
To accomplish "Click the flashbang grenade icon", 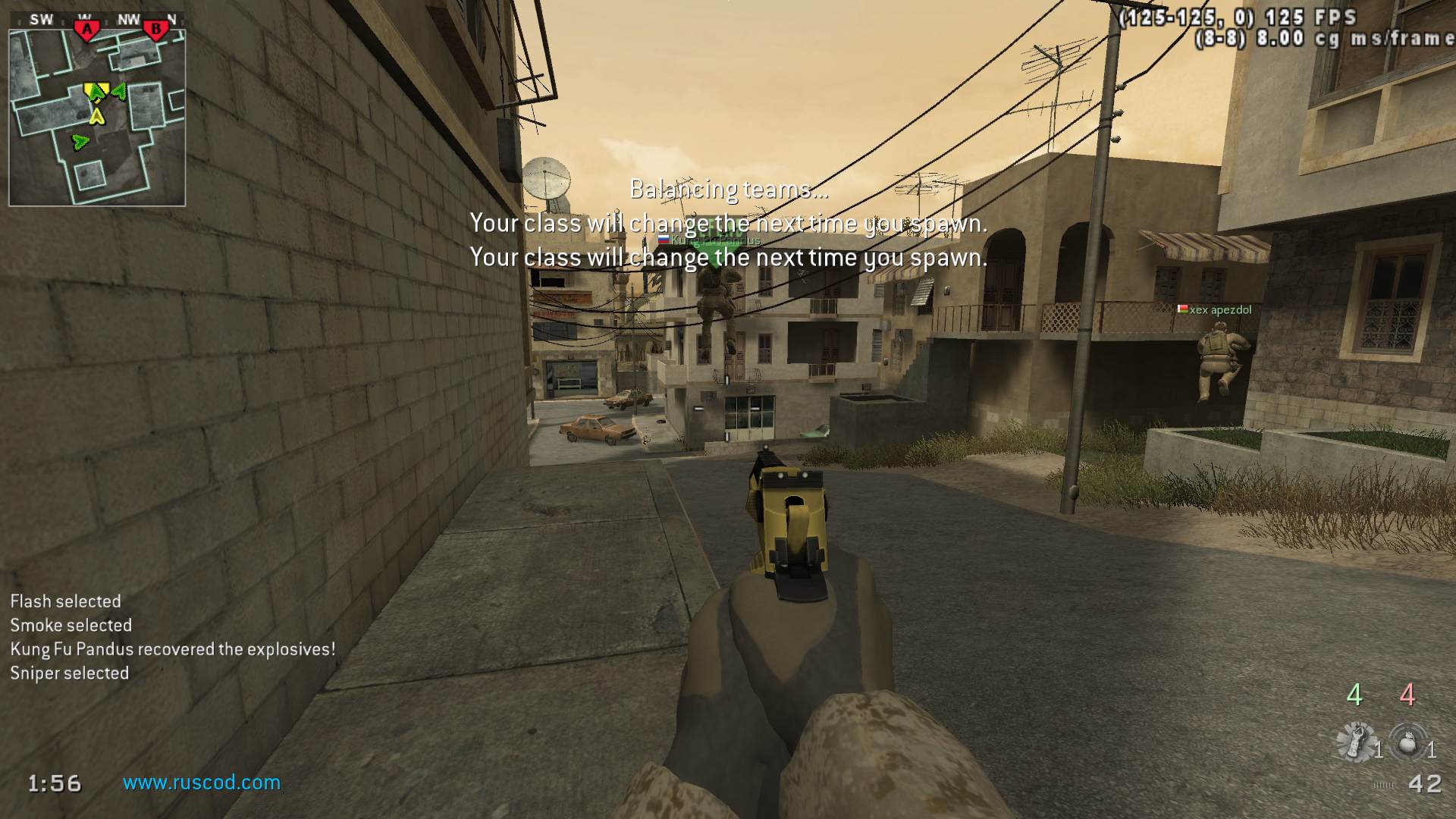I will (x=1357, y=741).
